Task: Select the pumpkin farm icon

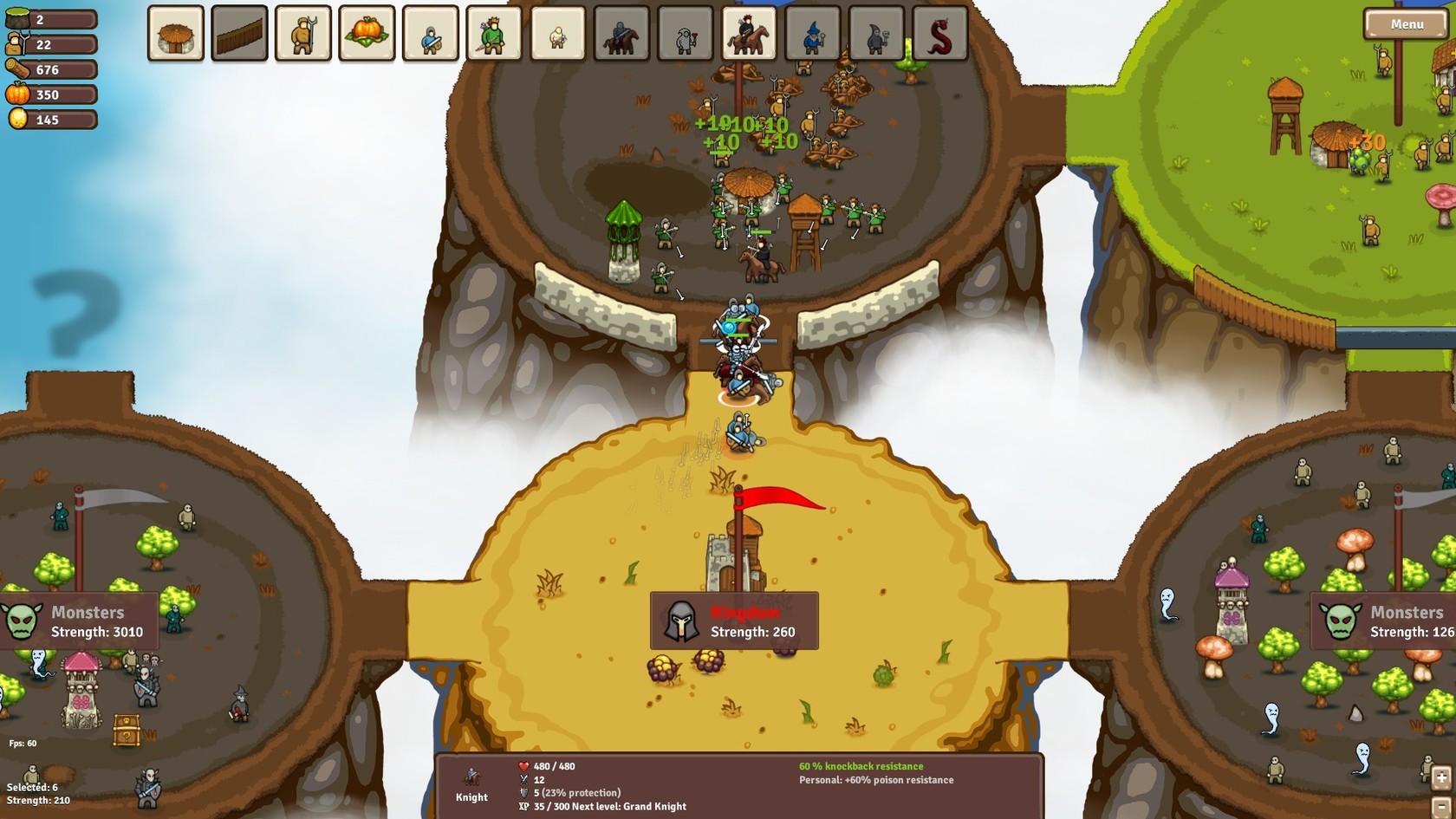Action: pos(367,35)
